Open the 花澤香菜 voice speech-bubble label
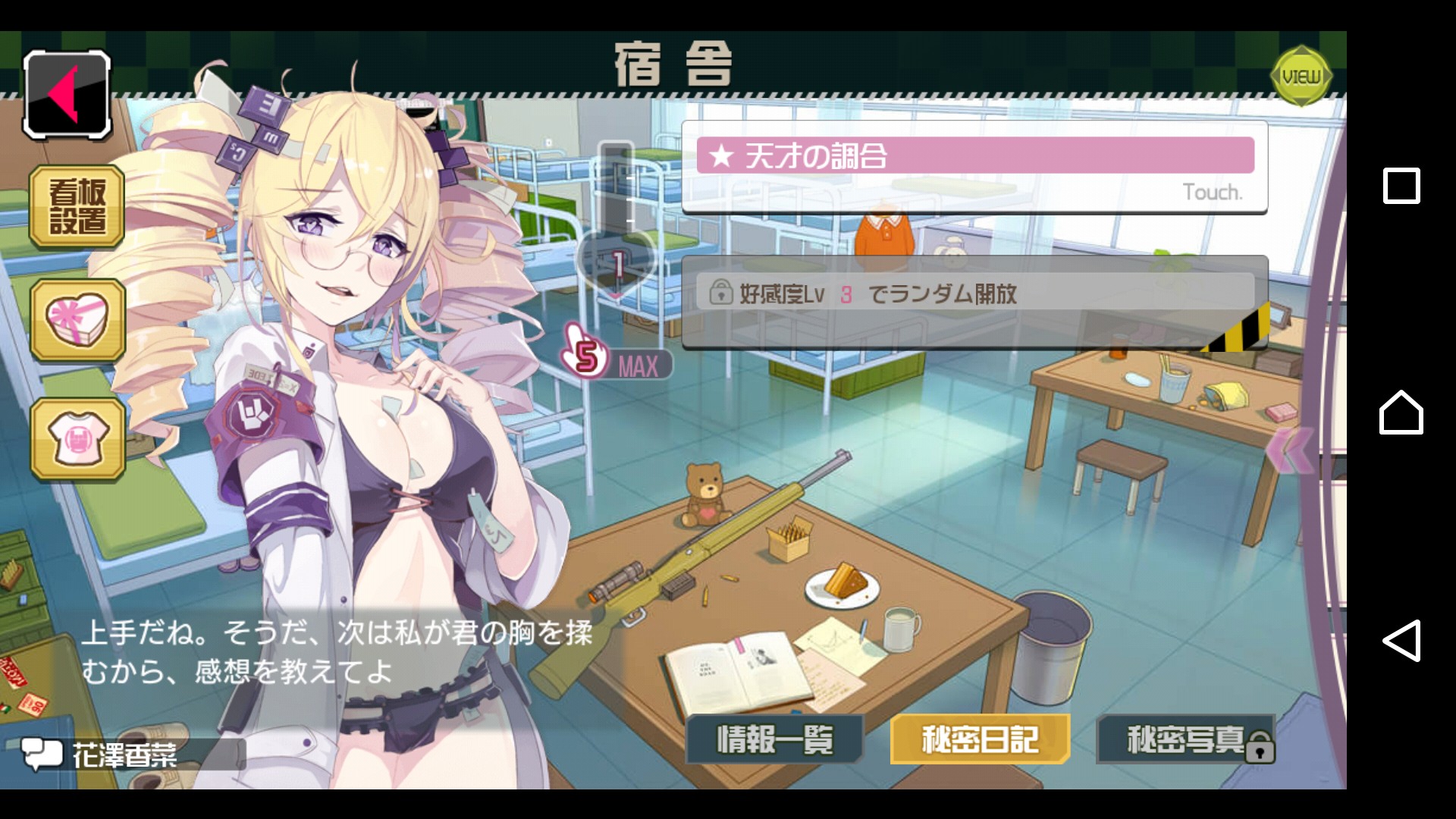The height and width of the screenshot is (819, 1456). (124, 755)
